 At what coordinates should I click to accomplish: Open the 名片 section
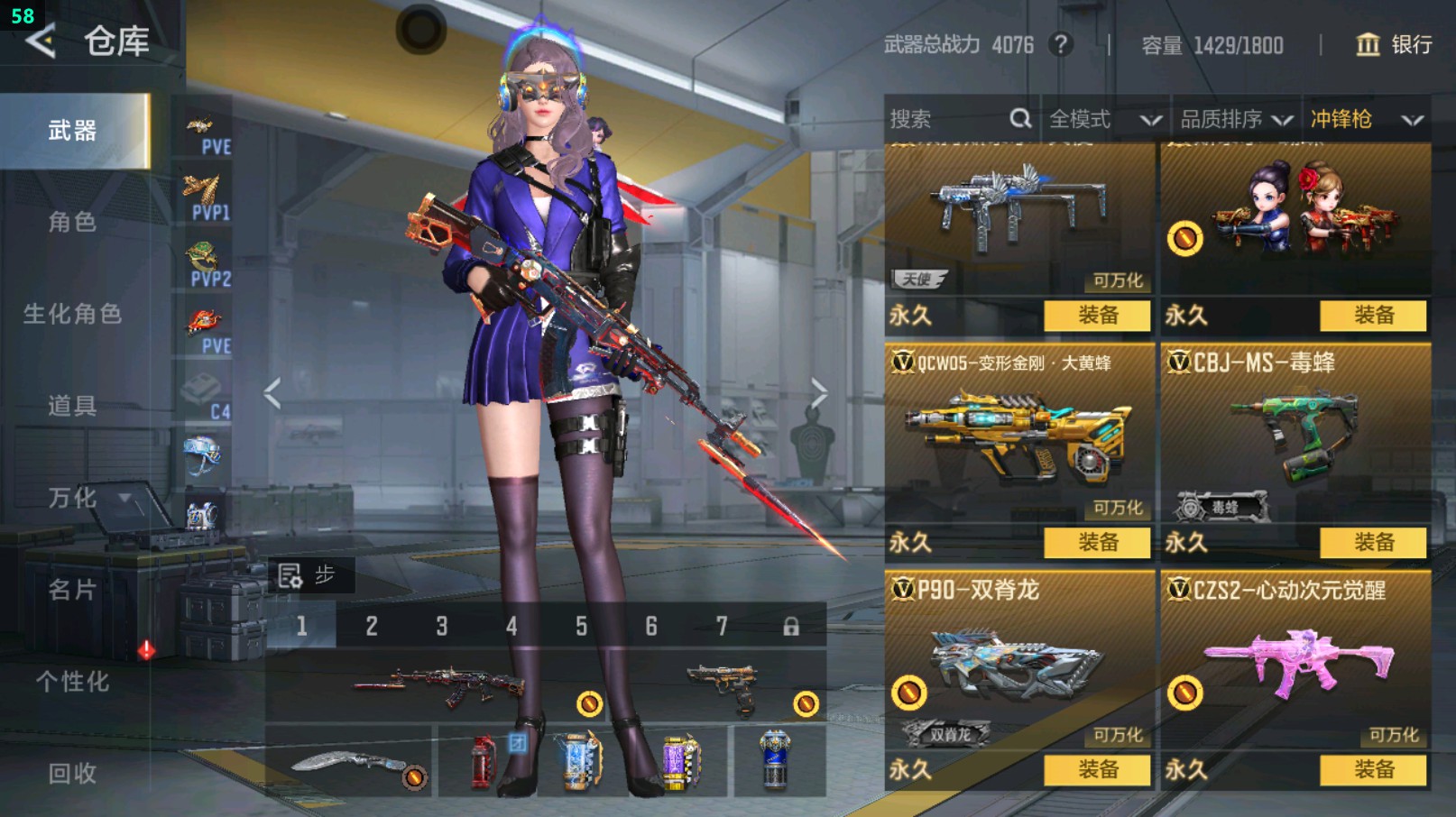click(x=72, y=590)
